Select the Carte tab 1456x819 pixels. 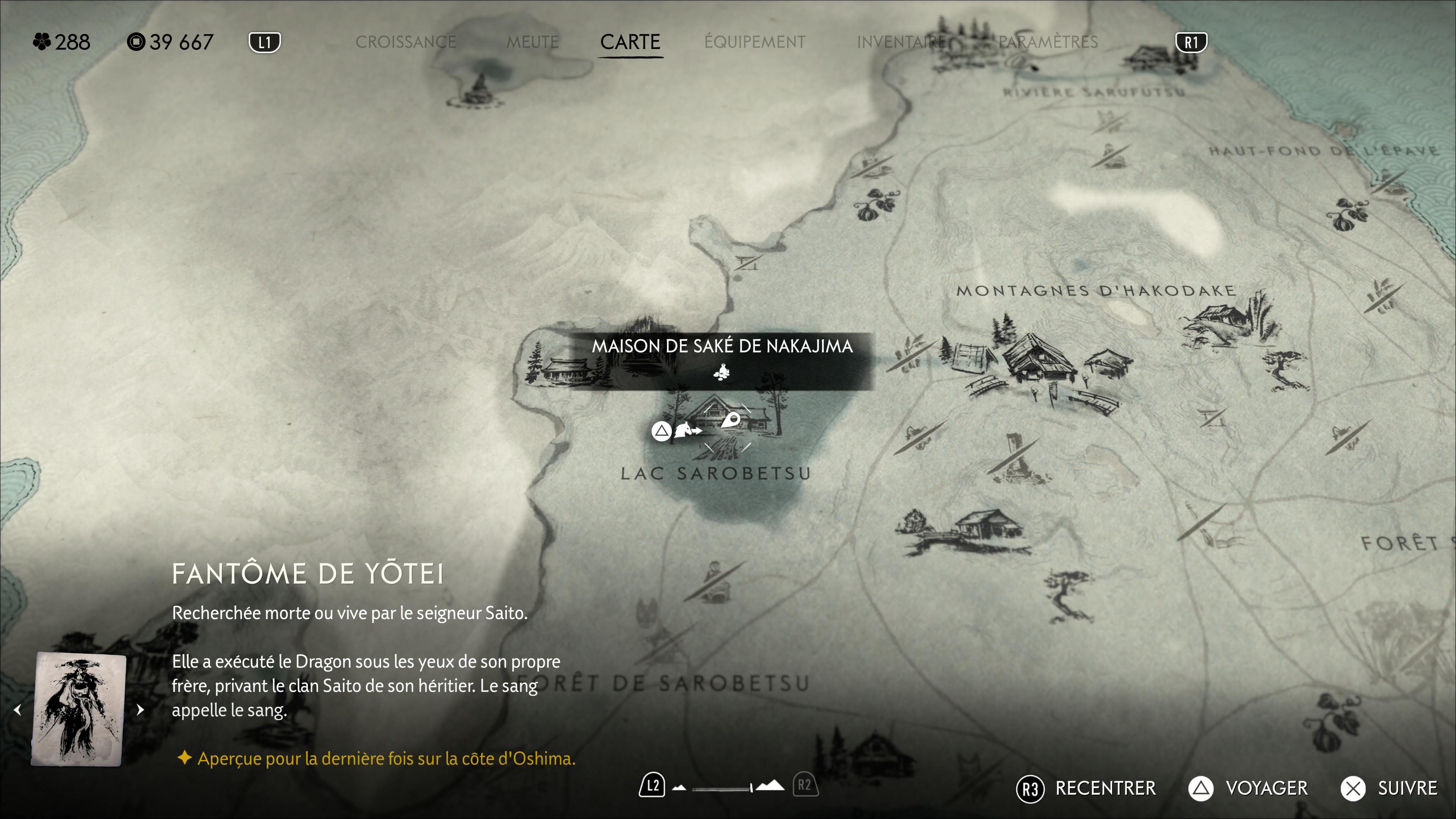pos(630,42)
